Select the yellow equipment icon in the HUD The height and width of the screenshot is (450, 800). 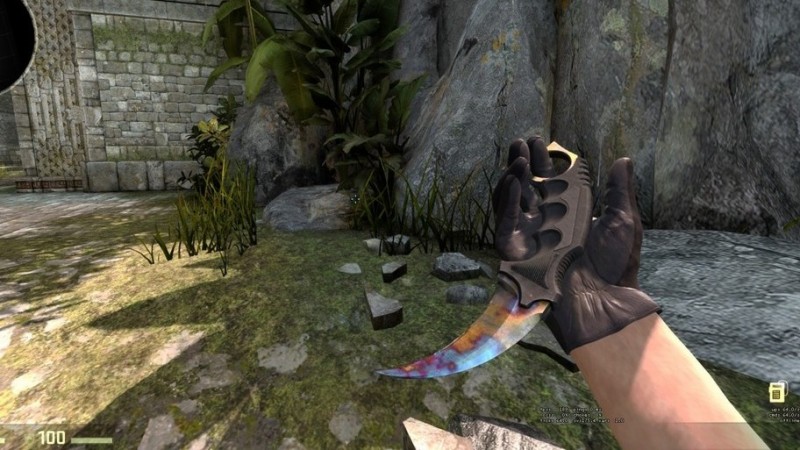(775, 392)
